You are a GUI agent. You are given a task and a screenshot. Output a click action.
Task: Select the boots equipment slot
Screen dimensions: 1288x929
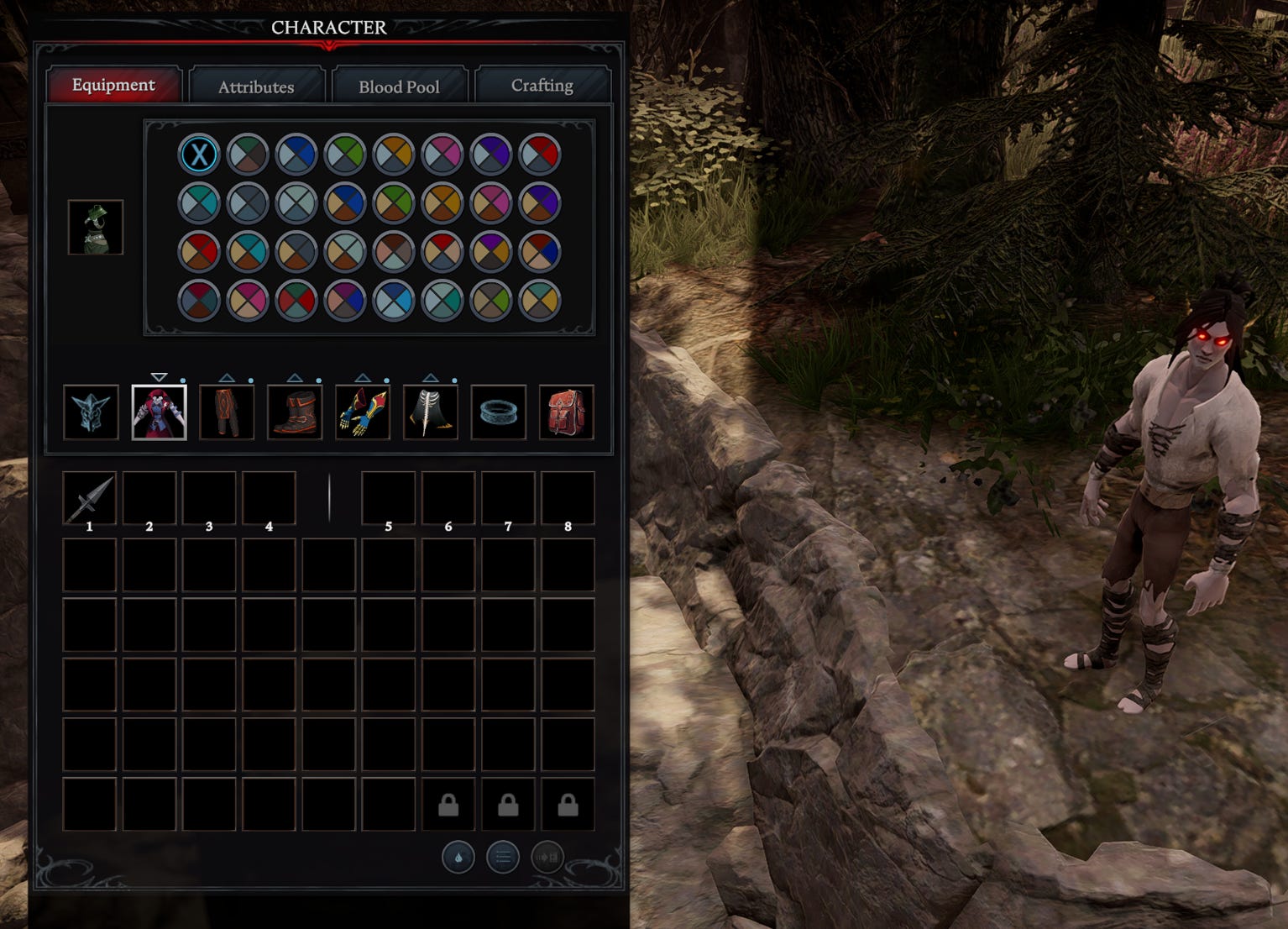(295, 412)
